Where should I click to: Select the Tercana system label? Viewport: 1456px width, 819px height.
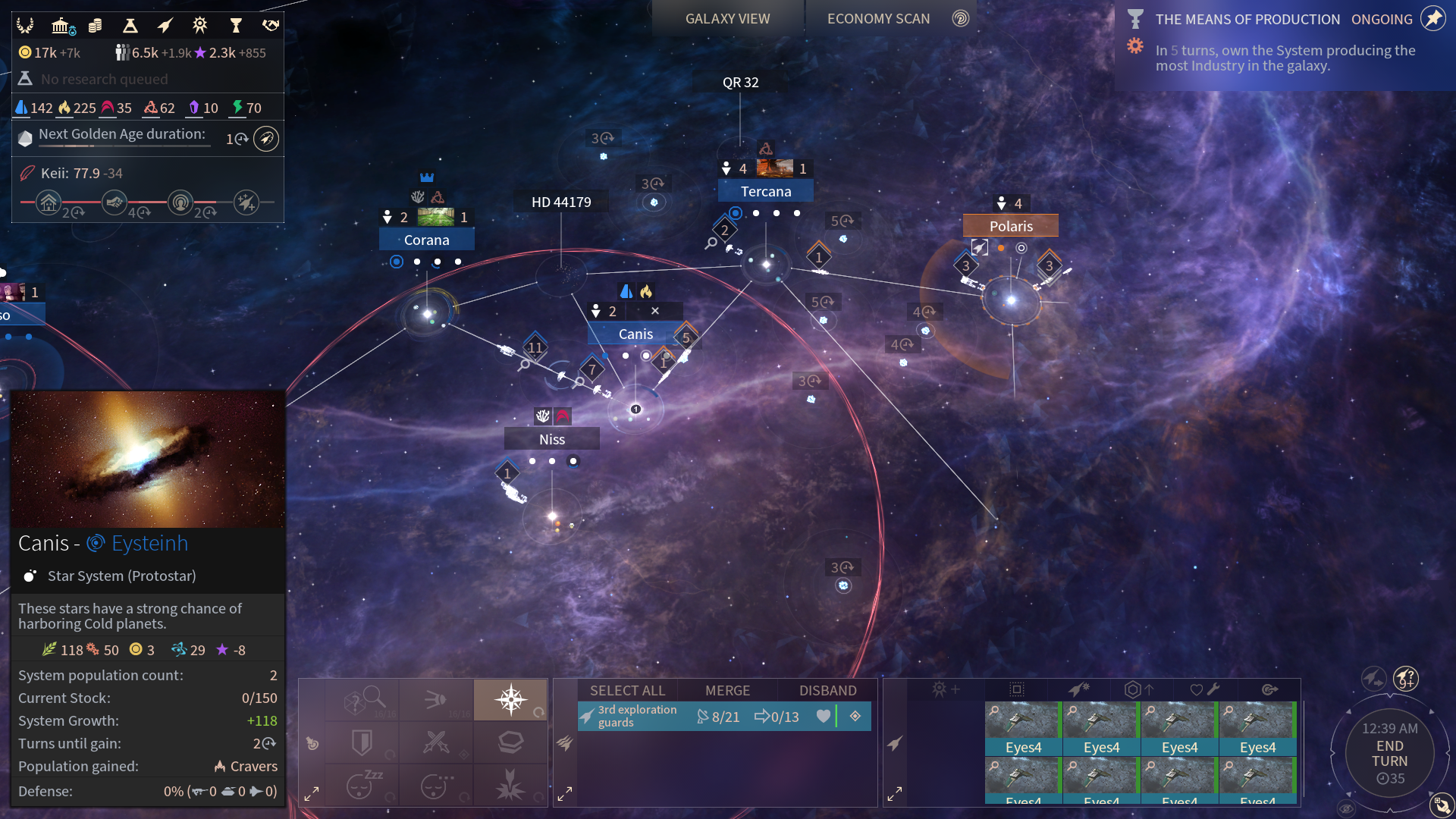click(766, 192)
